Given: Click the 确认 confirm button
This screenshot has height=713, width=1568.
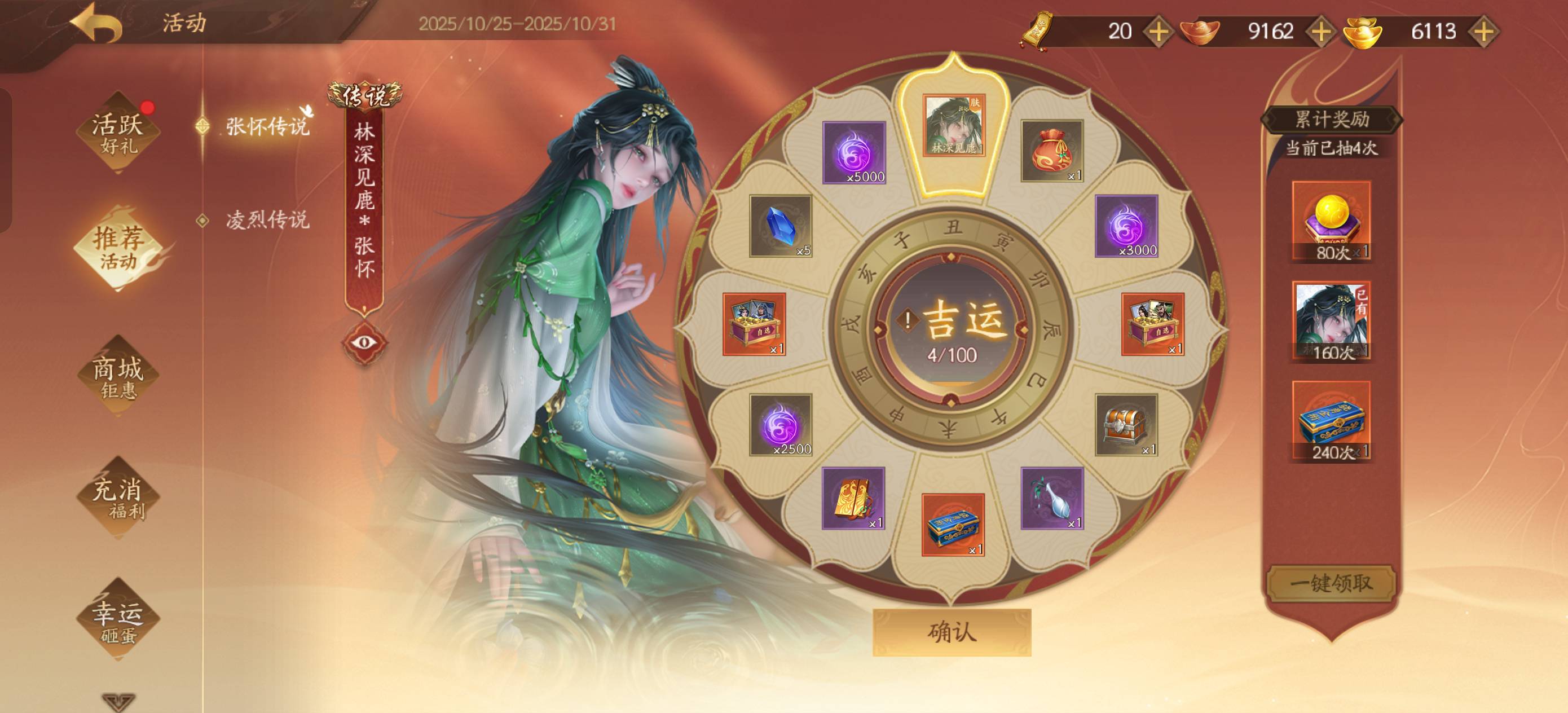Looking at the screenshot, I should pyautogui.click(x=952, y=633).
